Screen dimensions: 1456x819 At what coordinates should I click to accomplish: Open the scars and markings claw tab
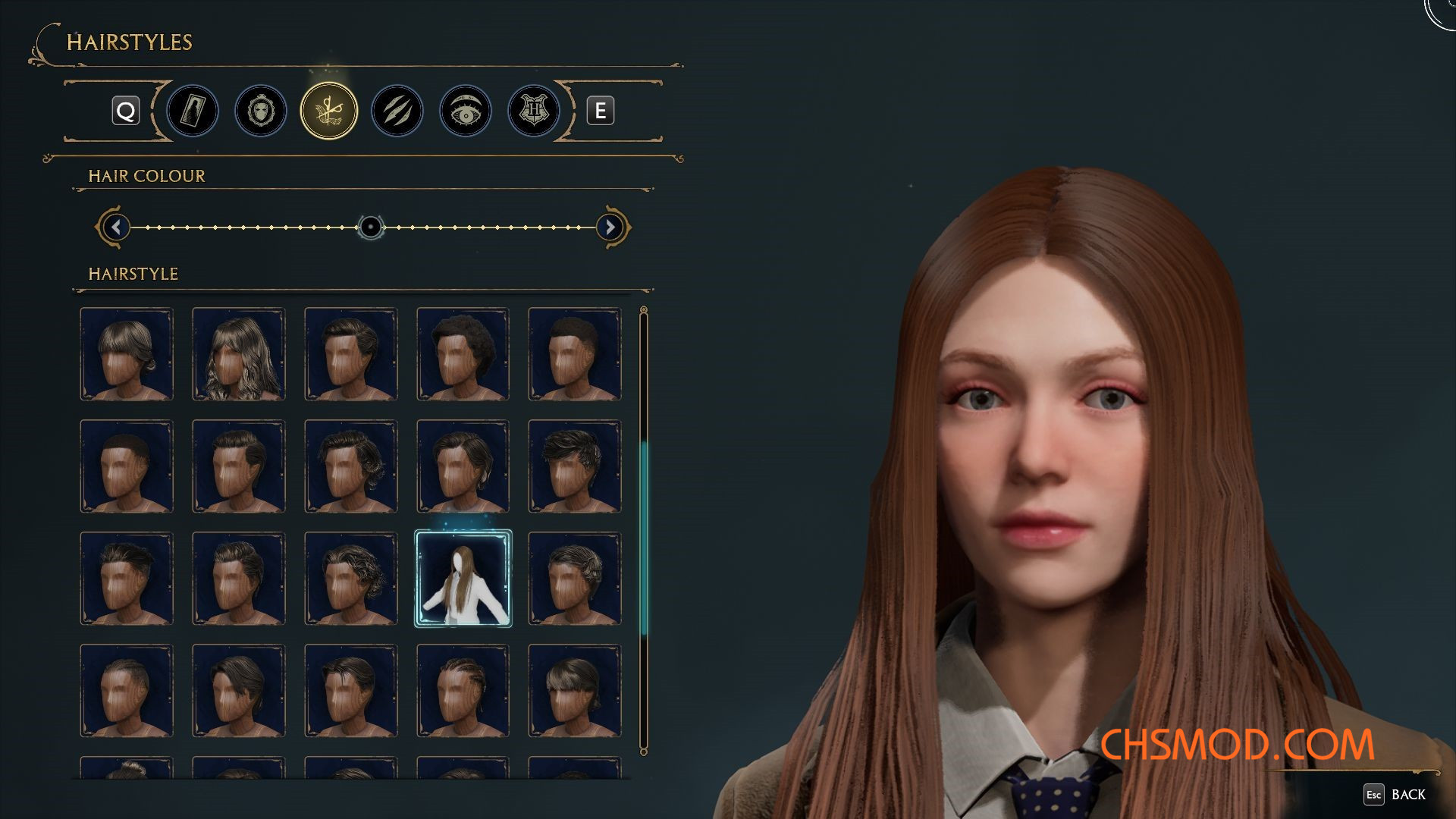click(397, 111)
